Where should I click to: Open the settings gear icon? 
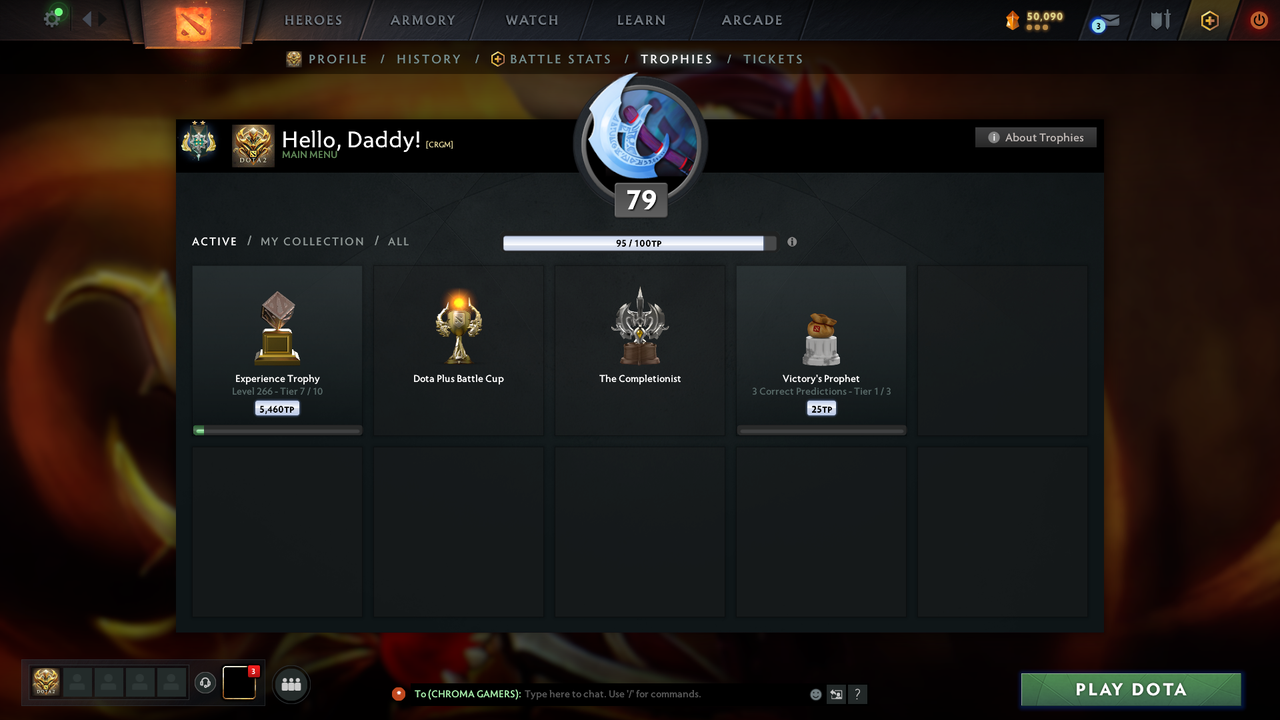tap(53, 18)
